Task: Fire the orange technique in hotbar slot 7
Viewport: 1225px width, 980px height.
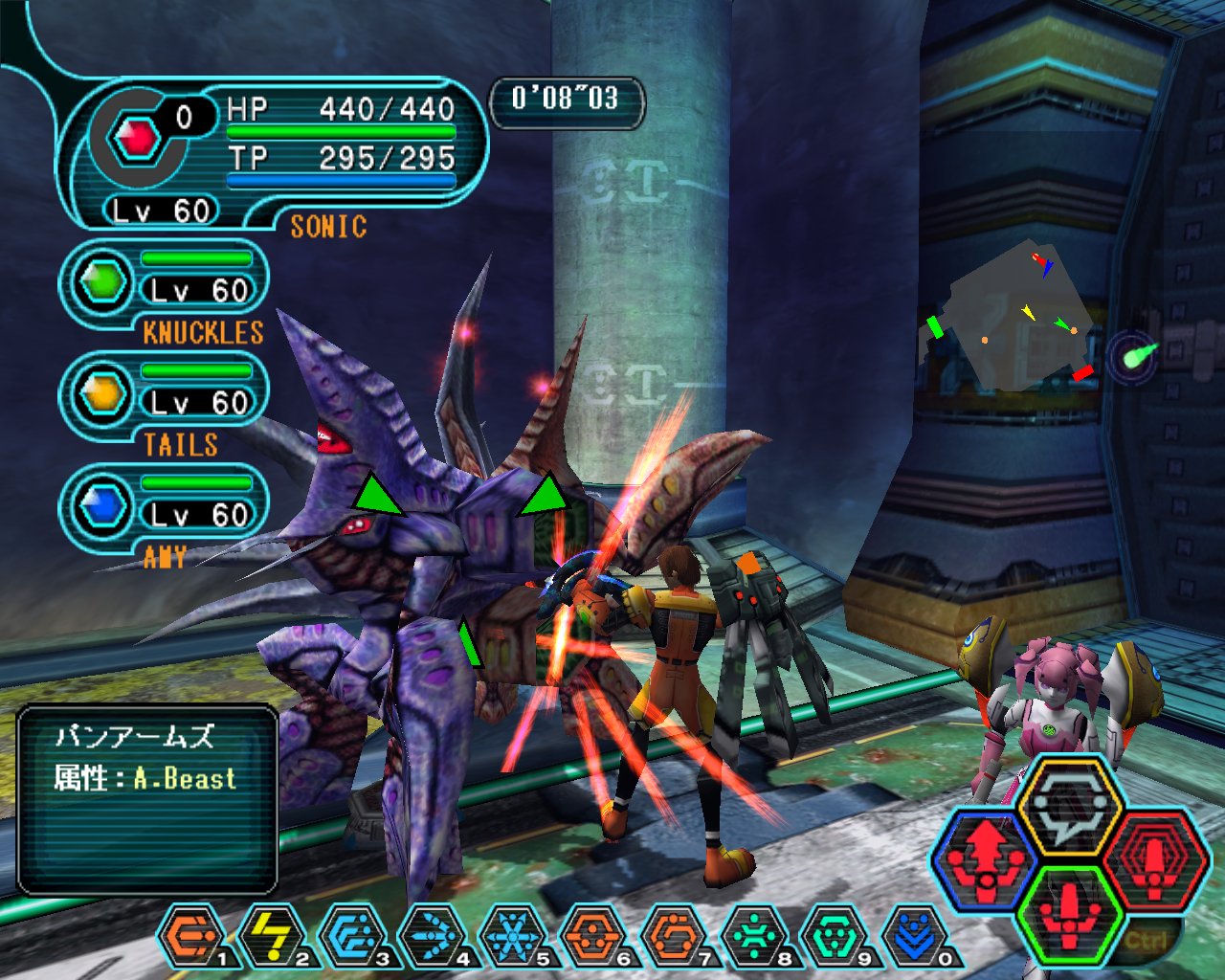Action: click(x=673, y=935)
